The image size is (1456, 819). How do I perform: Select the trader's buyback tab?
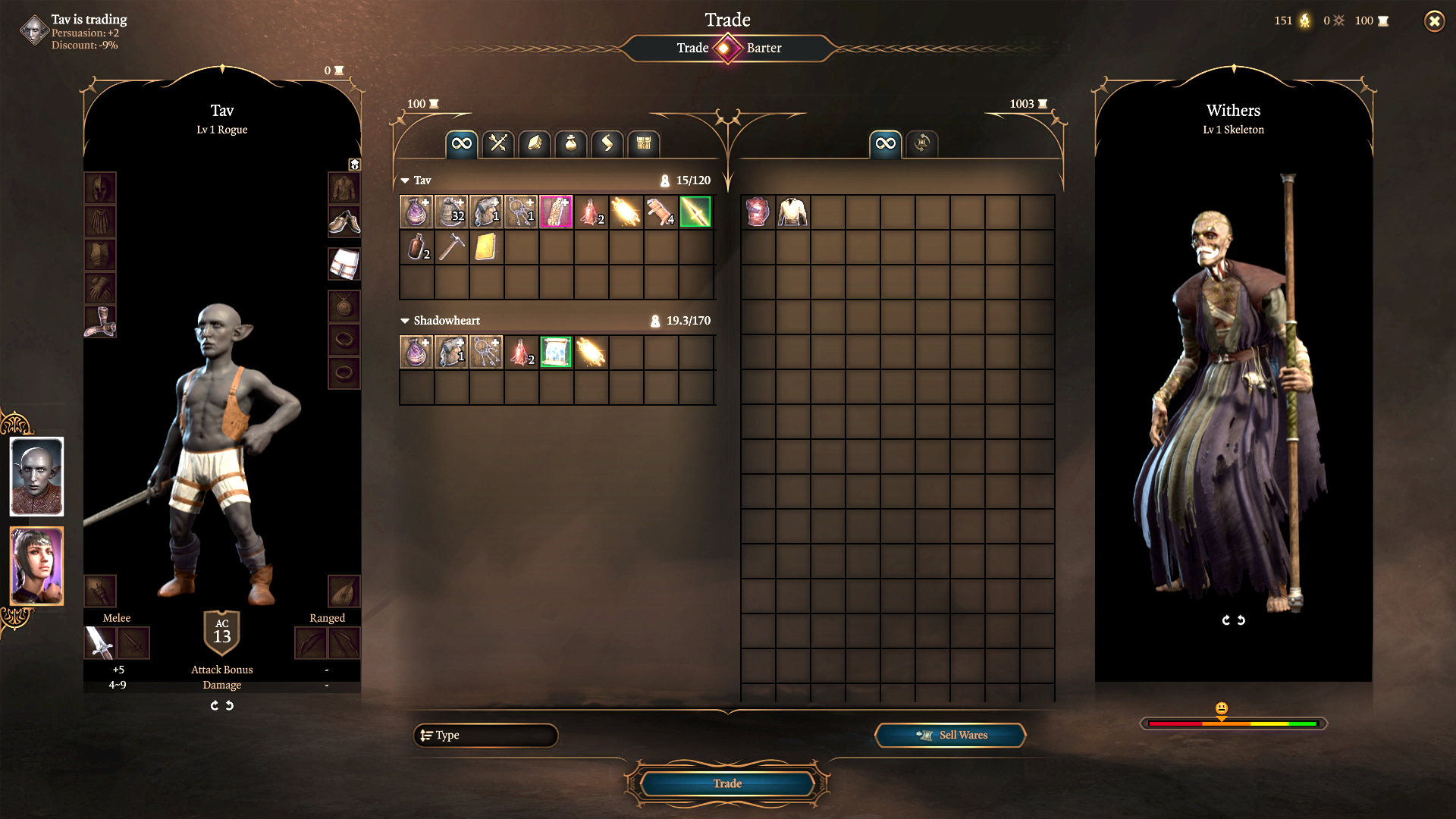pos(922,143)
